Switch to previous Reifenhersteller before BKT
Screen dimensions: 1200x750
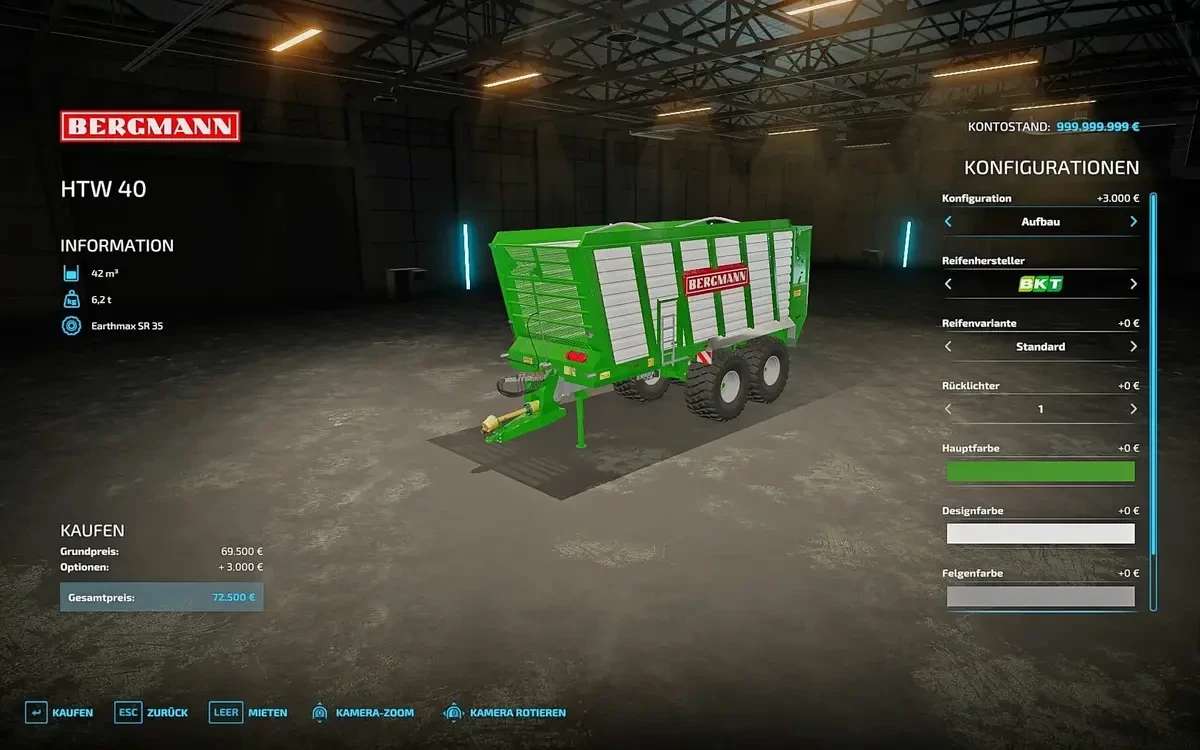(948, 284)
